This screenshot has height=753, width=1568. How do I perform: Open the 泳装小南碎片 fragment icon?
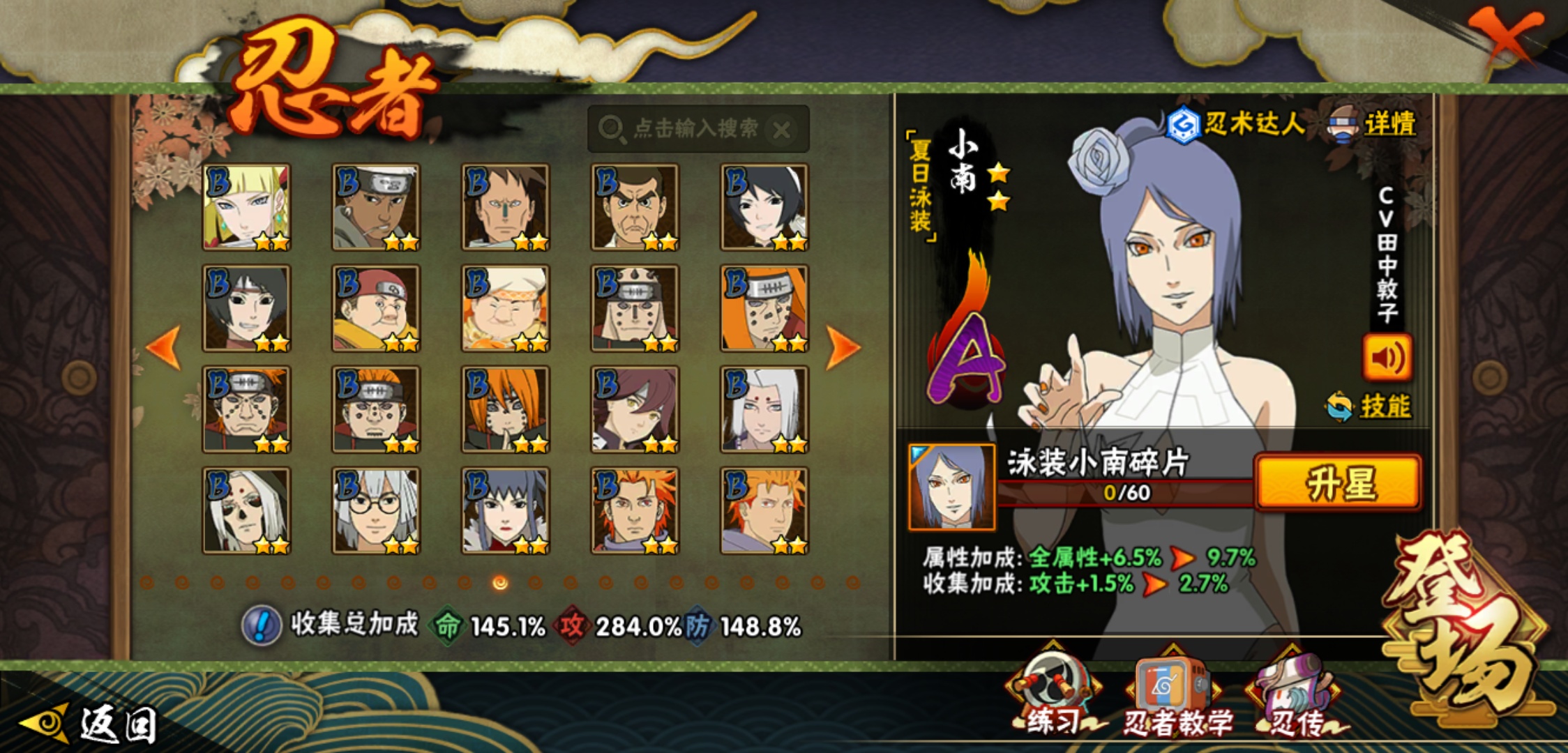click(951, 487)
